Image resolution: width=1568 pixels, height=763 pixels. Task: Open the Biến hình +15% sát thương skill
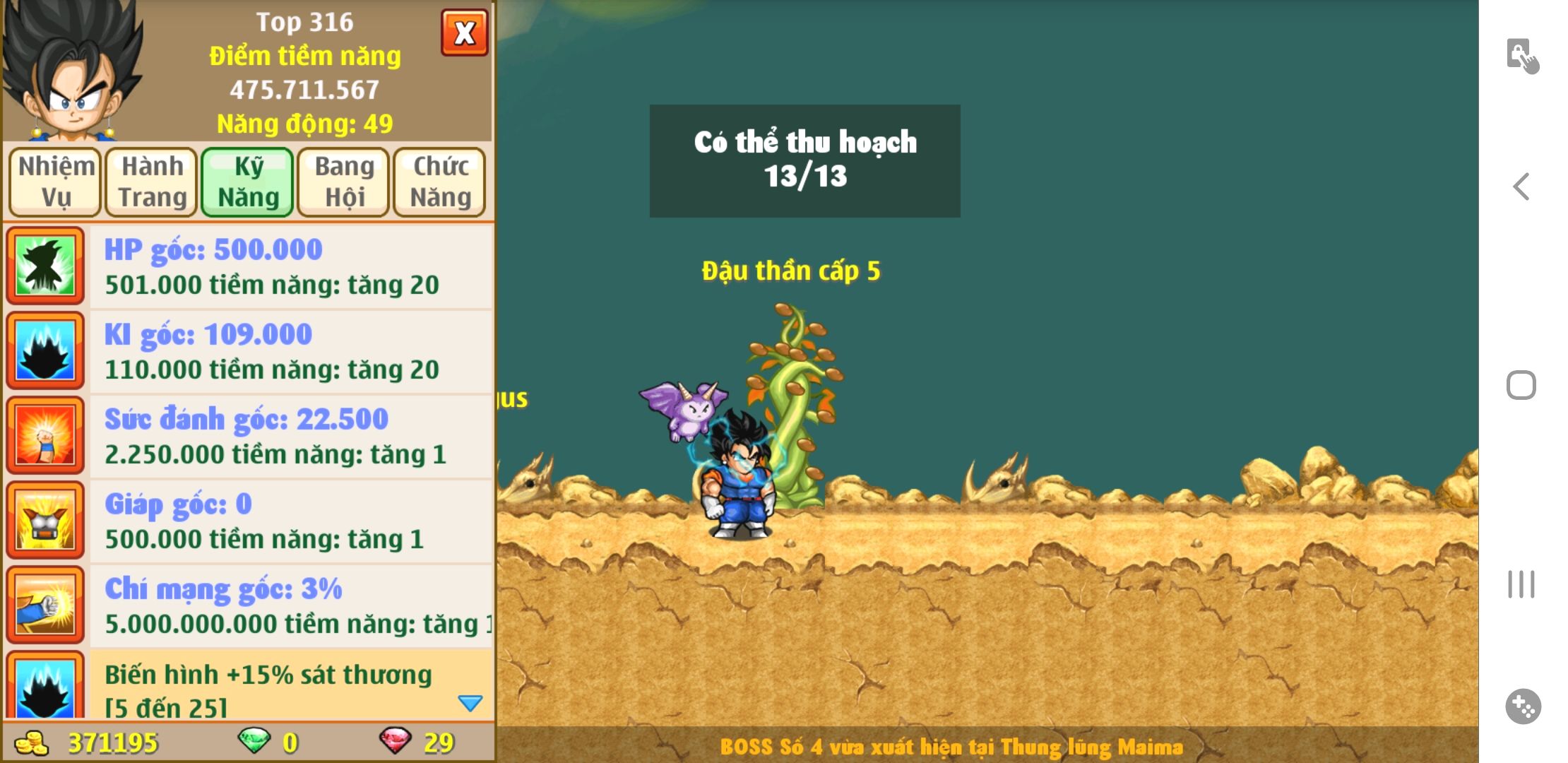[268, 687]
